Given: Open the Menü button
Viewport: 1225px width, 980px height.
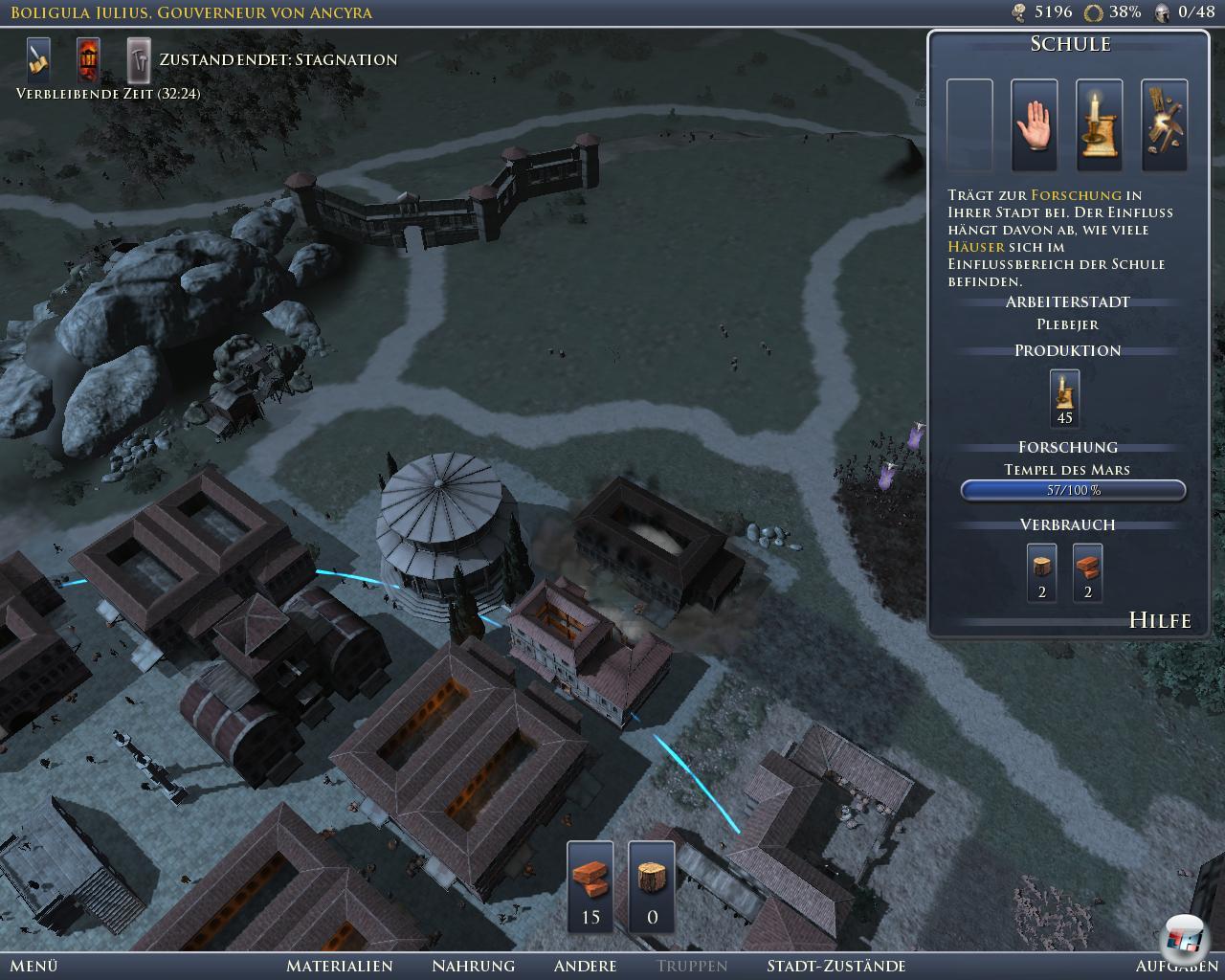Looking at the screenshot, I should pos(34,966).
